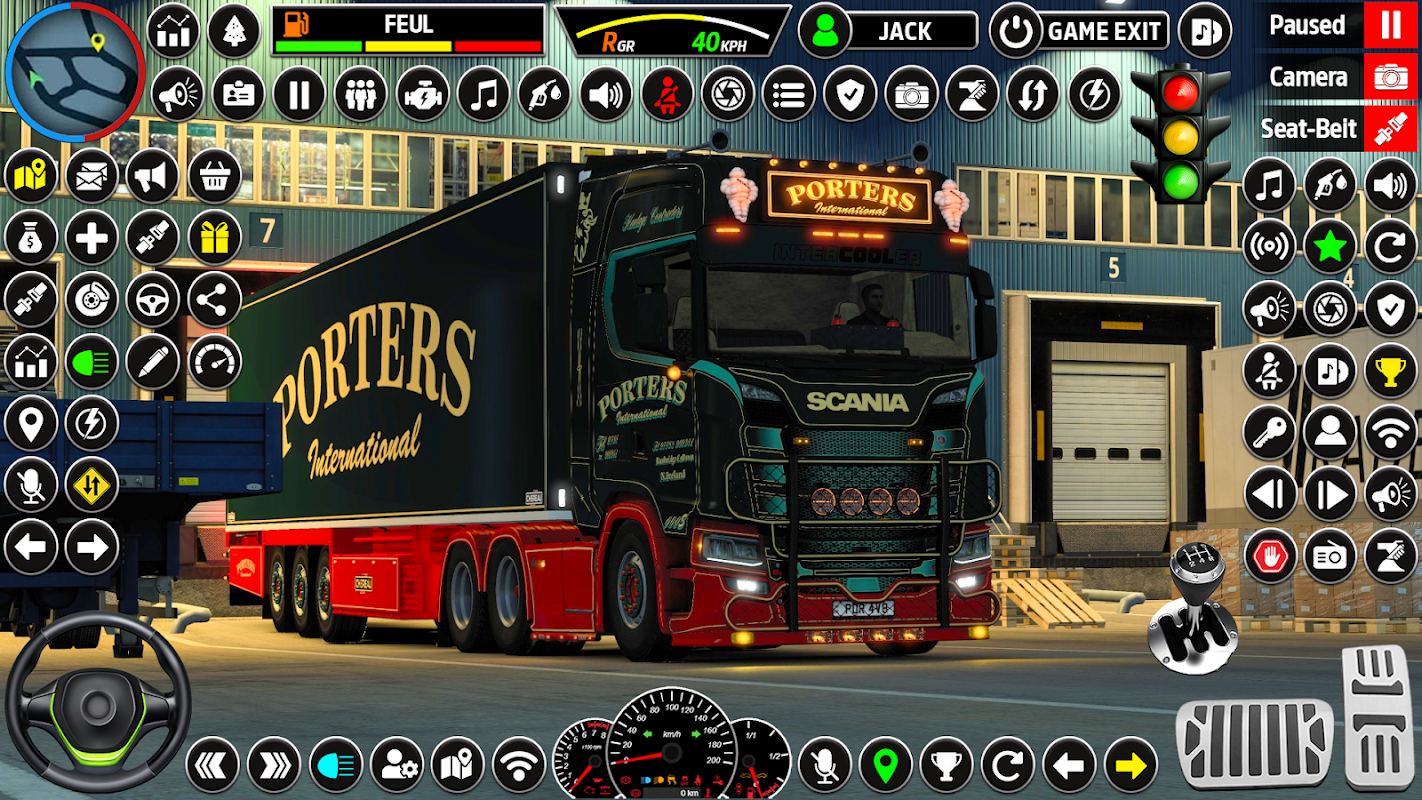Select the share icon
This screenshot has width=1422, height=800.
(214, 299)
